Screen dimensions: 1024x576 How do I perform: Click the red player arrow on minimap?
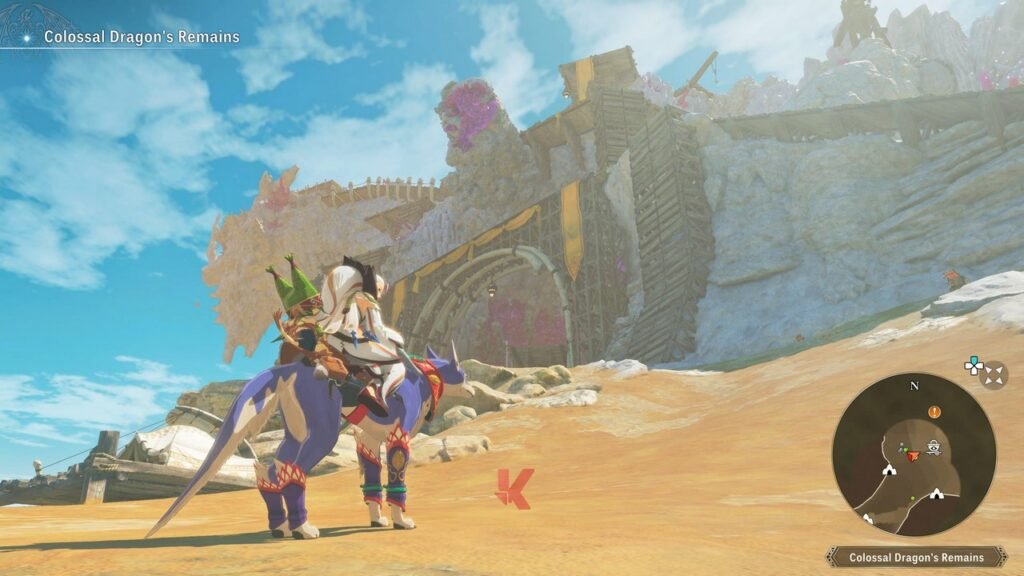[x=912, y=455]
